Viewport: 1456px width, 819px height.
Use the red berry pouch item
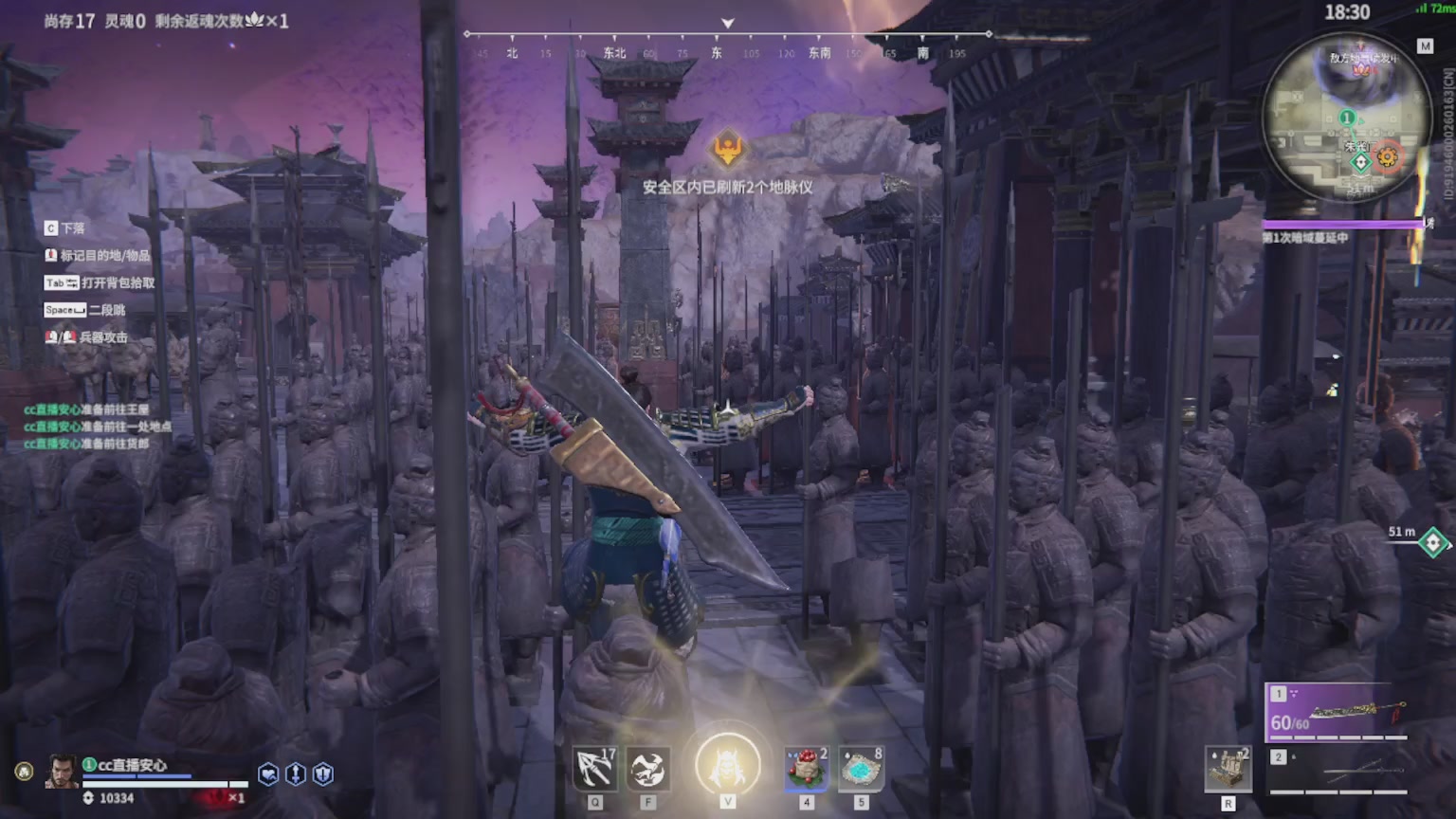(807, 768)
